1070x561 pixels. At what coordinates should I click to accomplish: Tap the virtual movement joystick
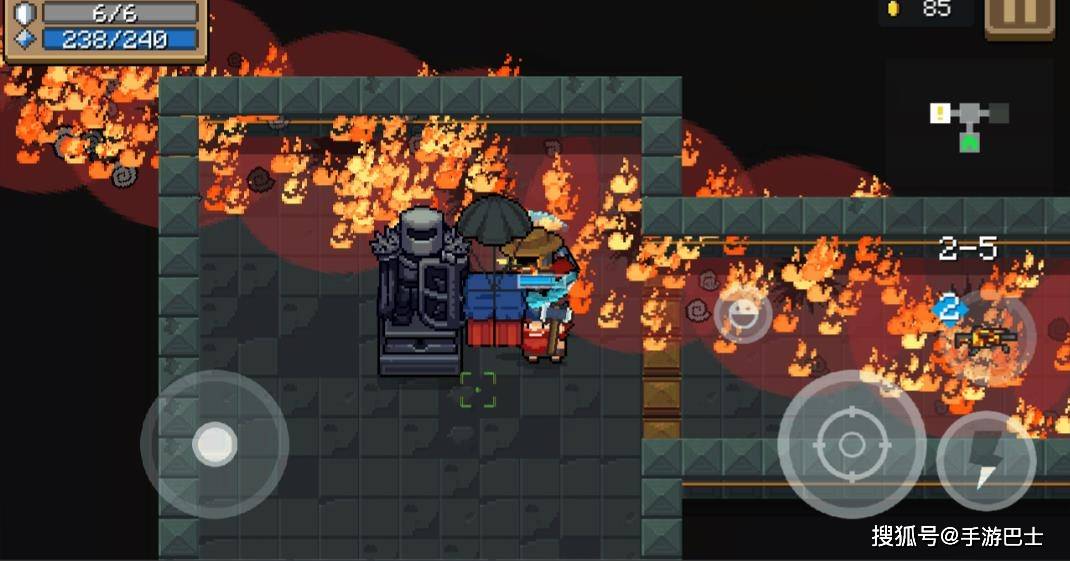tap(214, 443)
